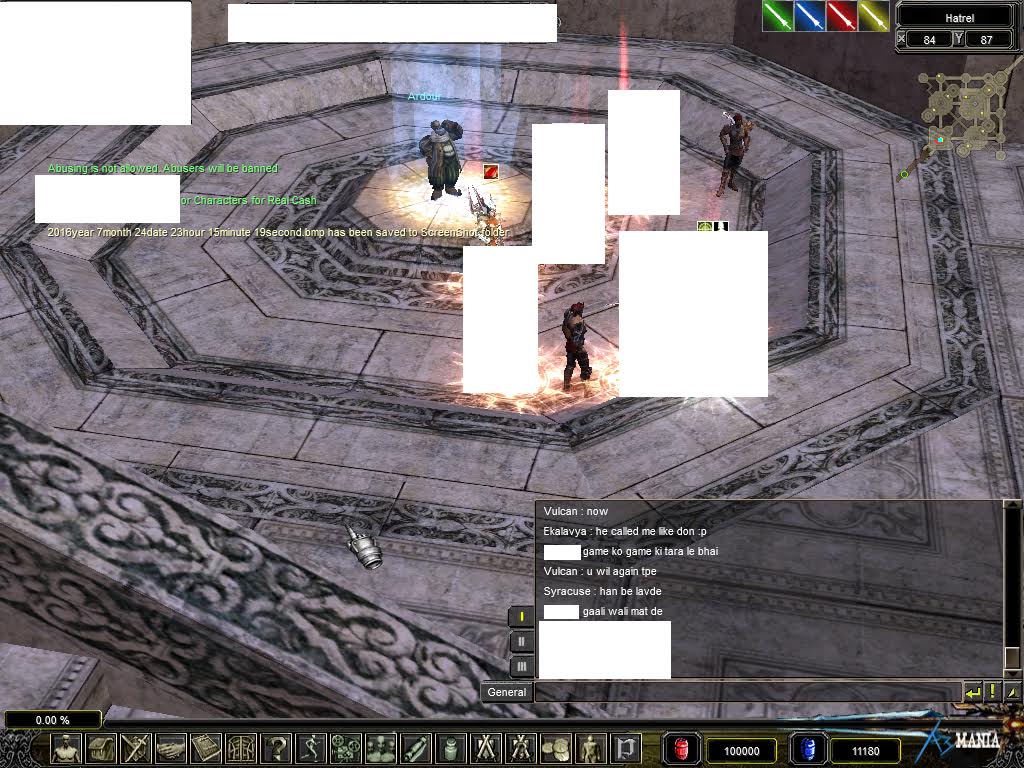Viewport: 1024px width, 768px height.
Task: Open the Hatrel minimap
Action: pyautogui.click(x=957, y=114)
